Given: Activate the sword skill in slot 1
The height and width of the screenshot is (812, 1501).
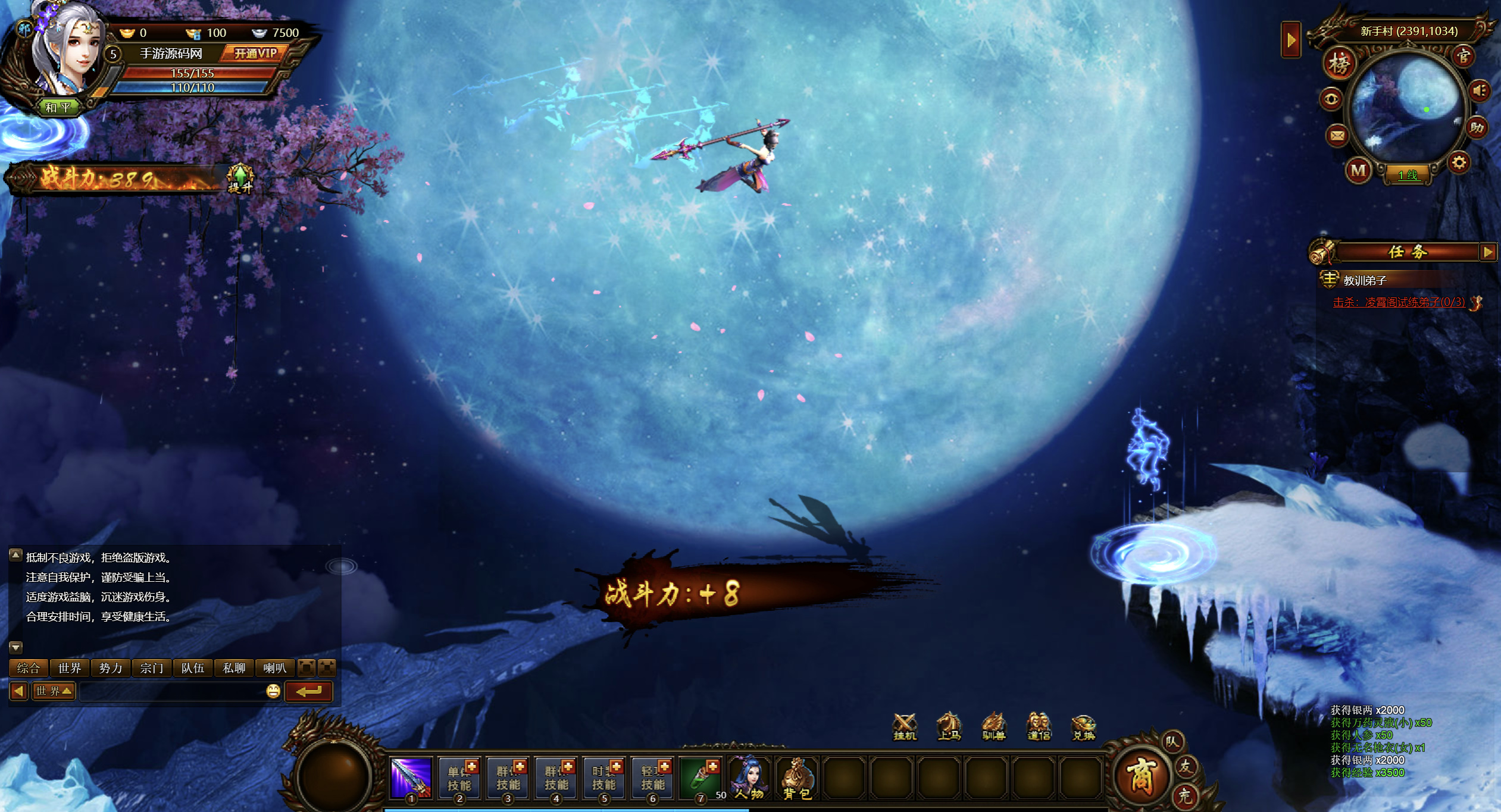Looking at the screenshot, I should coord(411,777).
